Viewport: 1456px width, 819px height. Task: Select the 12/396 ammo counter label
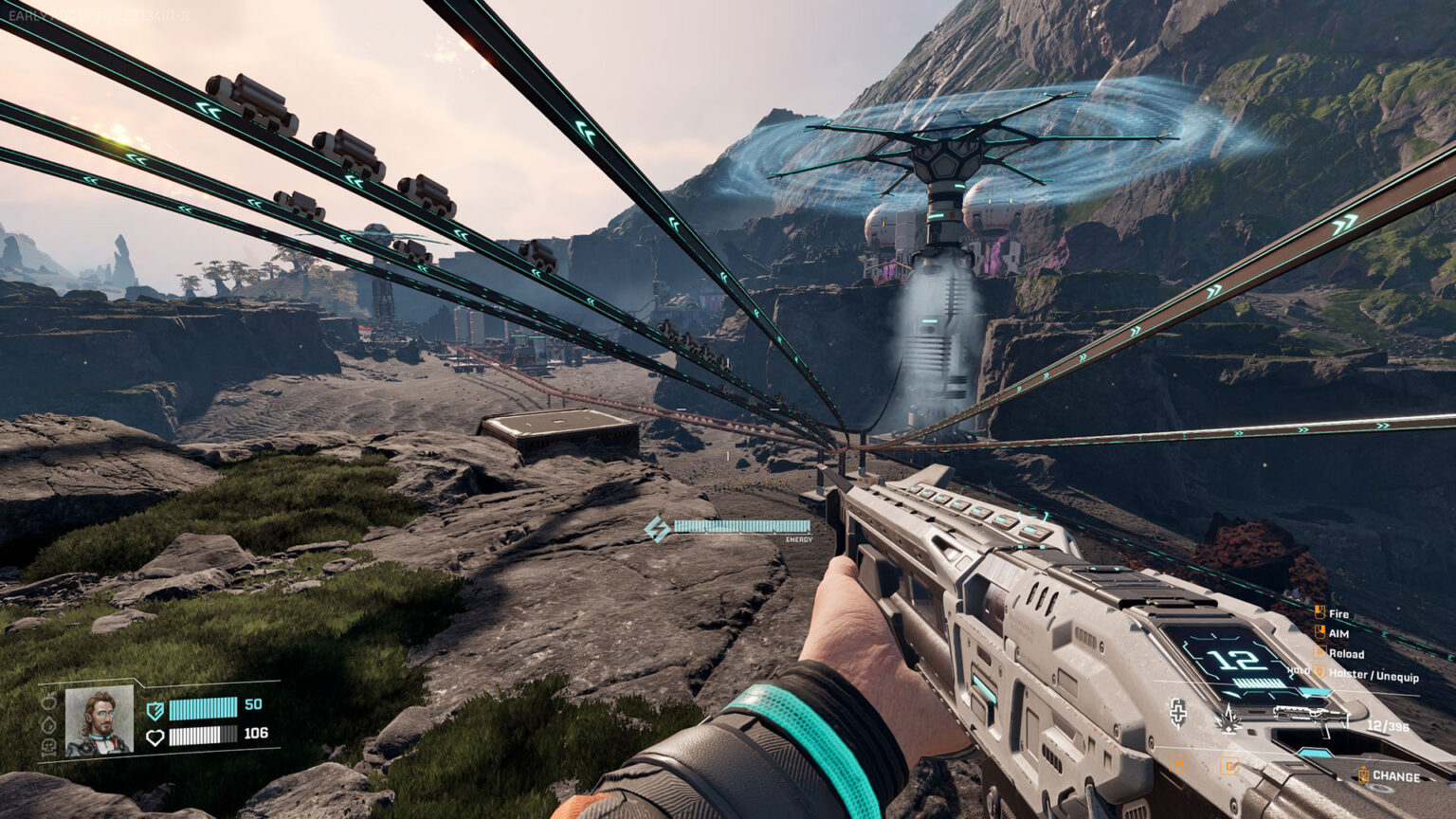click(x=1388, y=725)
